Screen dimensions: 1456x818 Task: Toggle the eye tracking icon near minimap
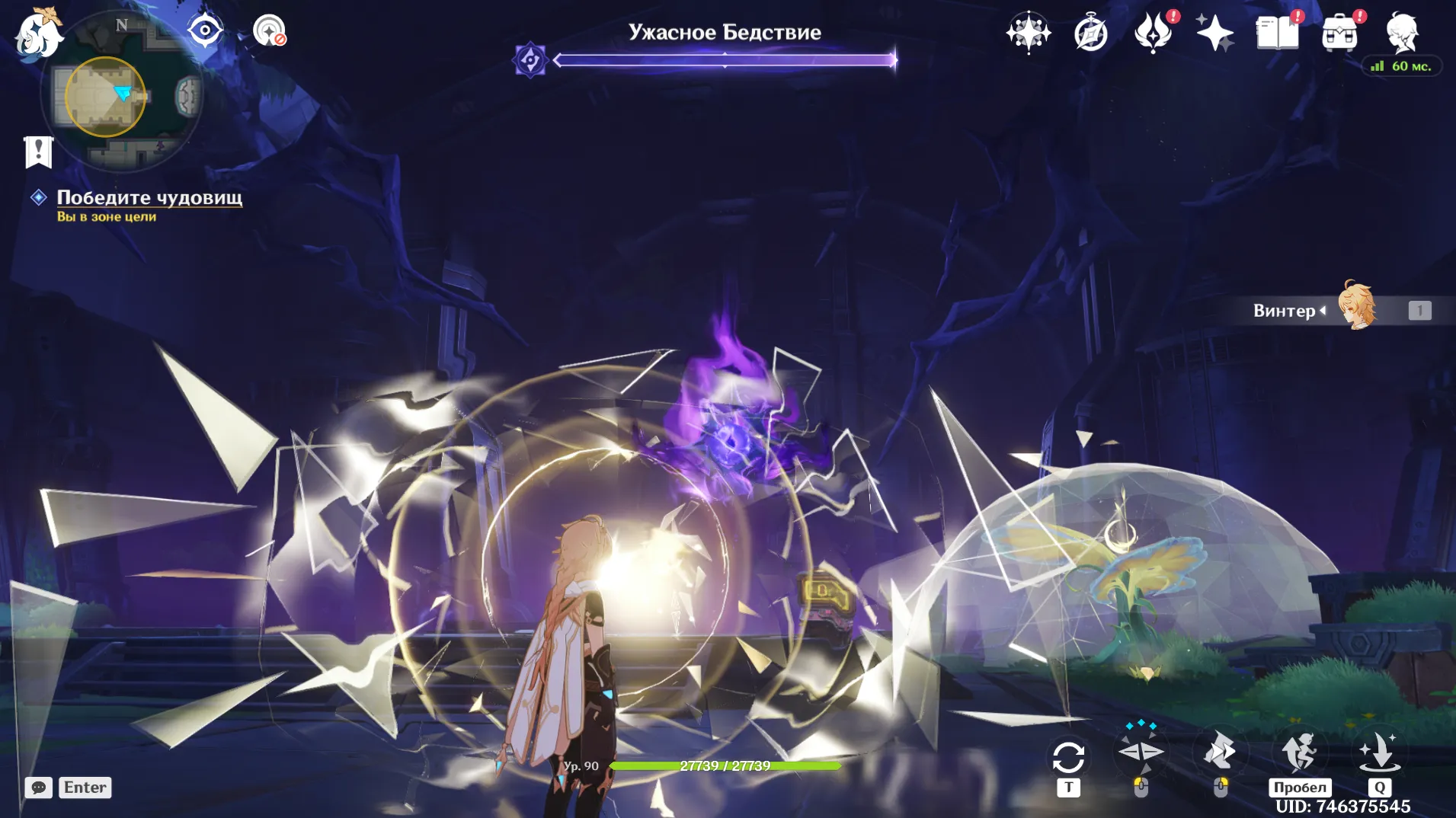pyautogui.click(x=203, y=29)
